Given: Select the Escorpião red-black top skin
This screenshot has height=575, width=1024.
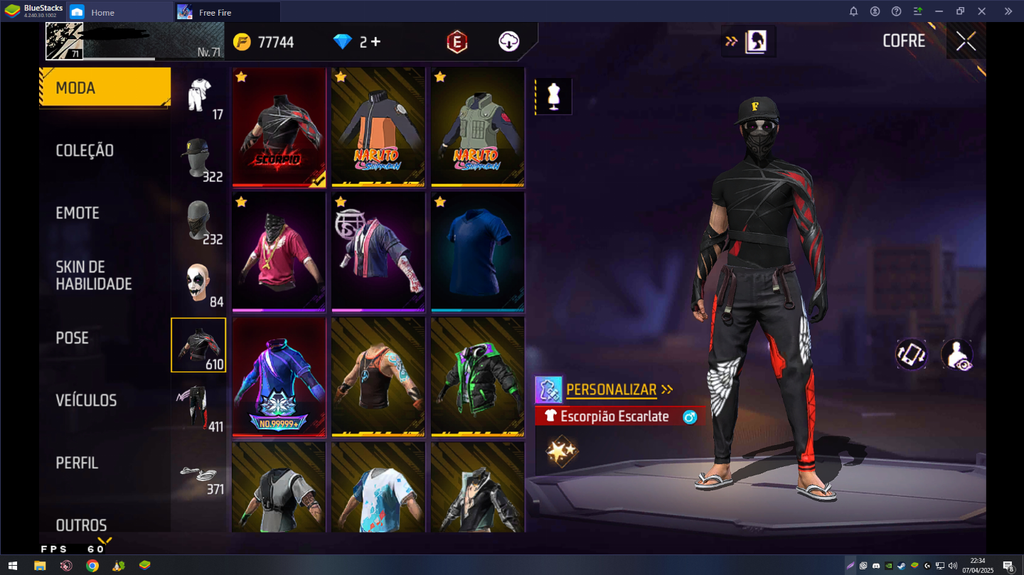Looking at the screenshot, I should [279, 127].
